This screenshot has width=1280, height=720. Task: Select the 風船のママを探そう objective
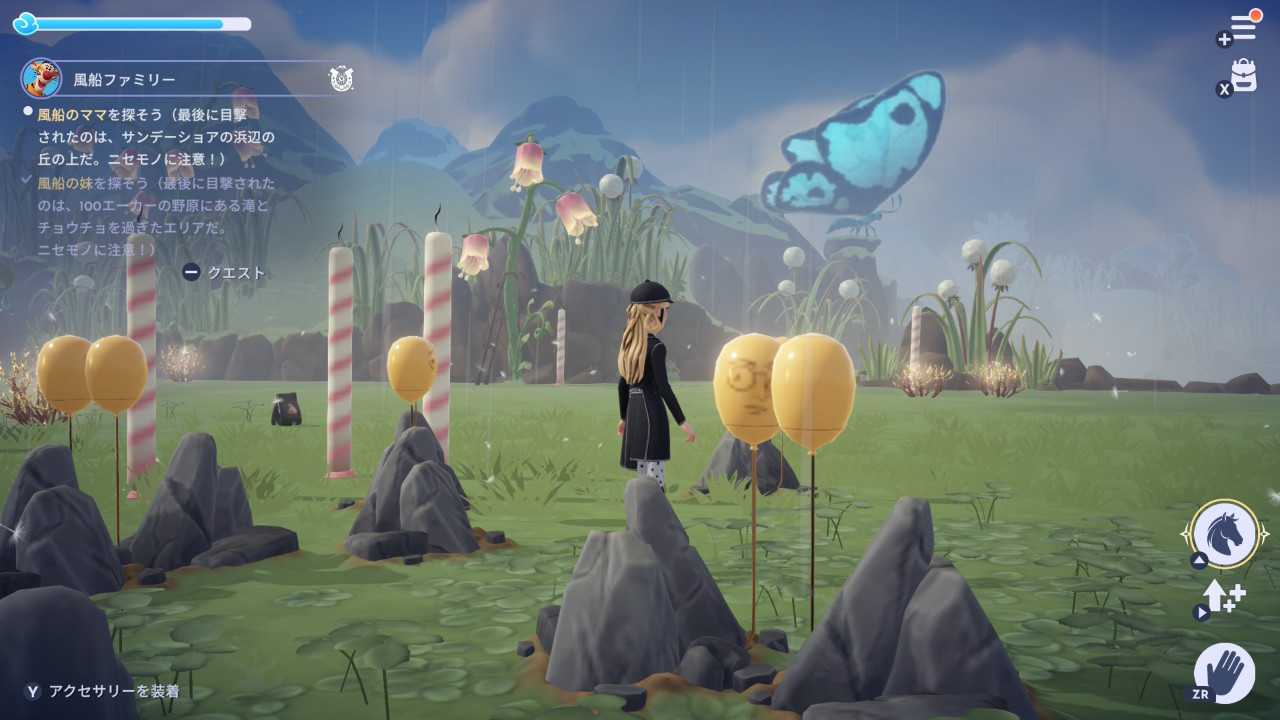pyautogui.click(x=156, y=136)
